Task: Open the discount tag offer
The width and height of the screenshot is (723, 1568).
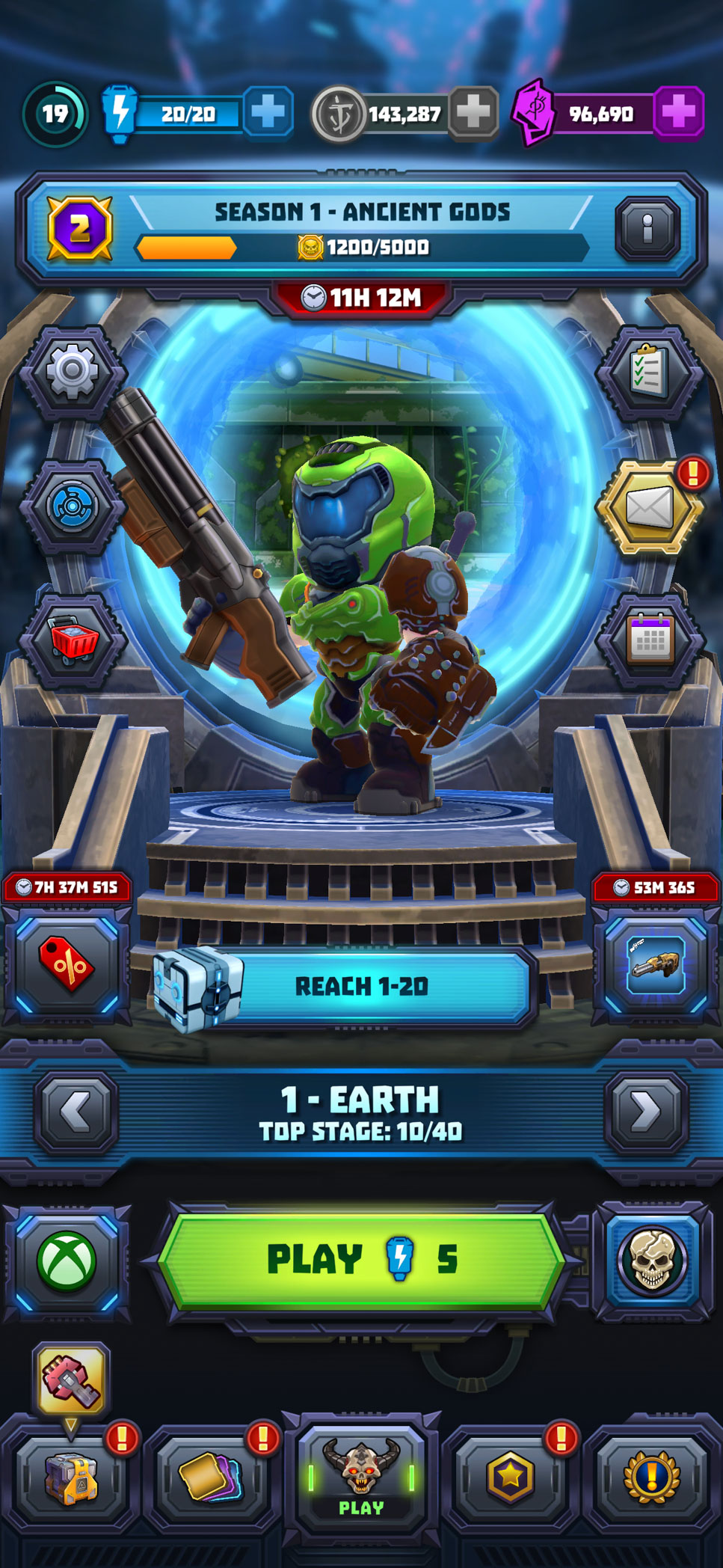Action: (67, 965)
